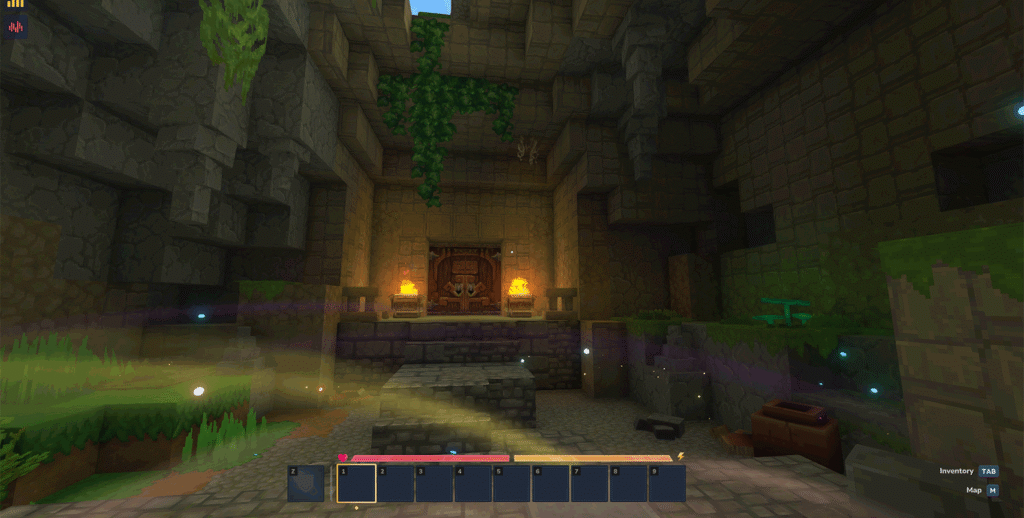Select the utility slot labeled Z
The height and width of the screenshot is (518, 1024).
coord(305,483)
